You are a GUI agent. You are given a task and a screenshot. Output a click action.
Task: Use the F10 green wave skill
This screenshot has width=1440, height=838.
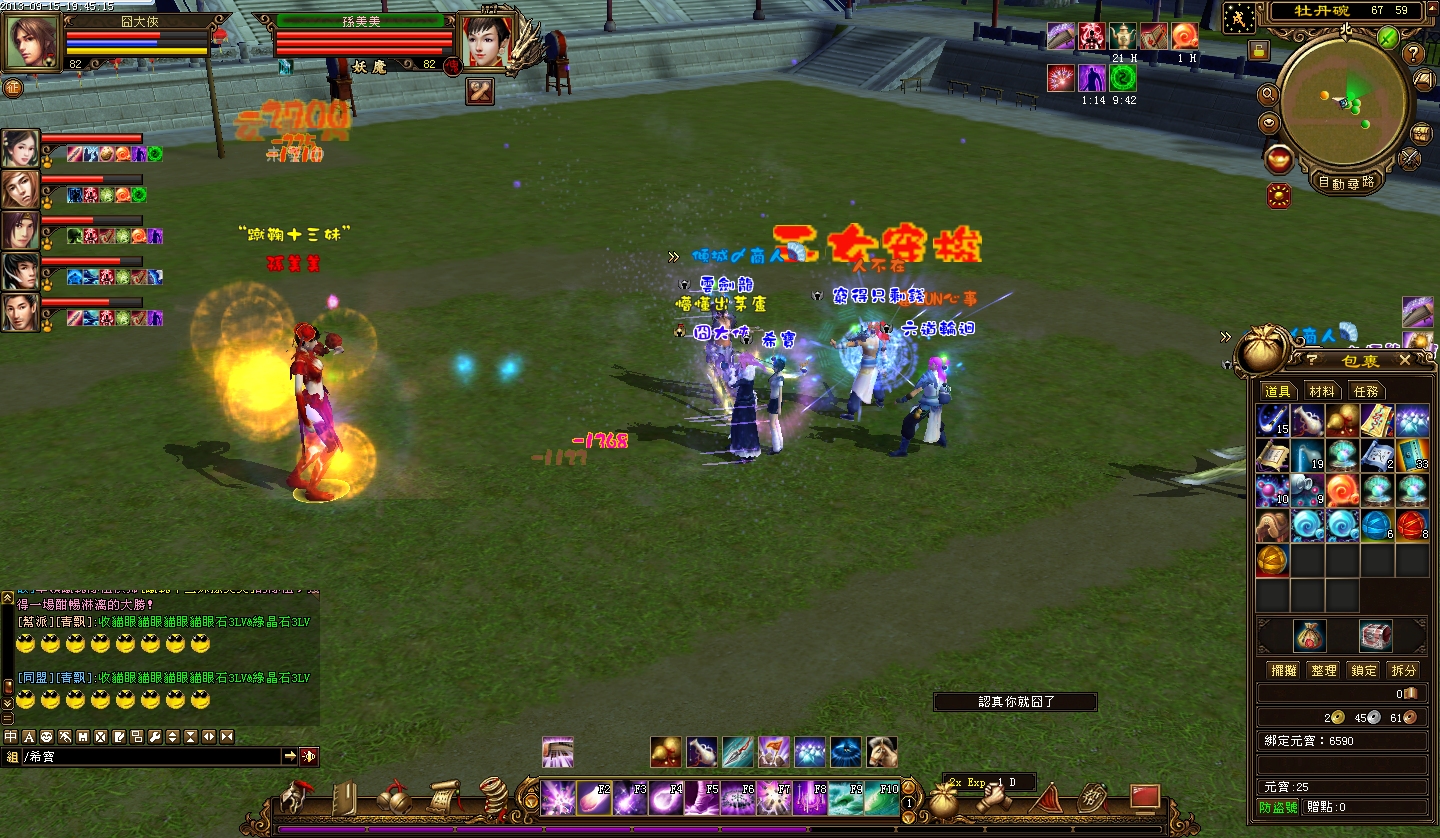coord(882,798)
